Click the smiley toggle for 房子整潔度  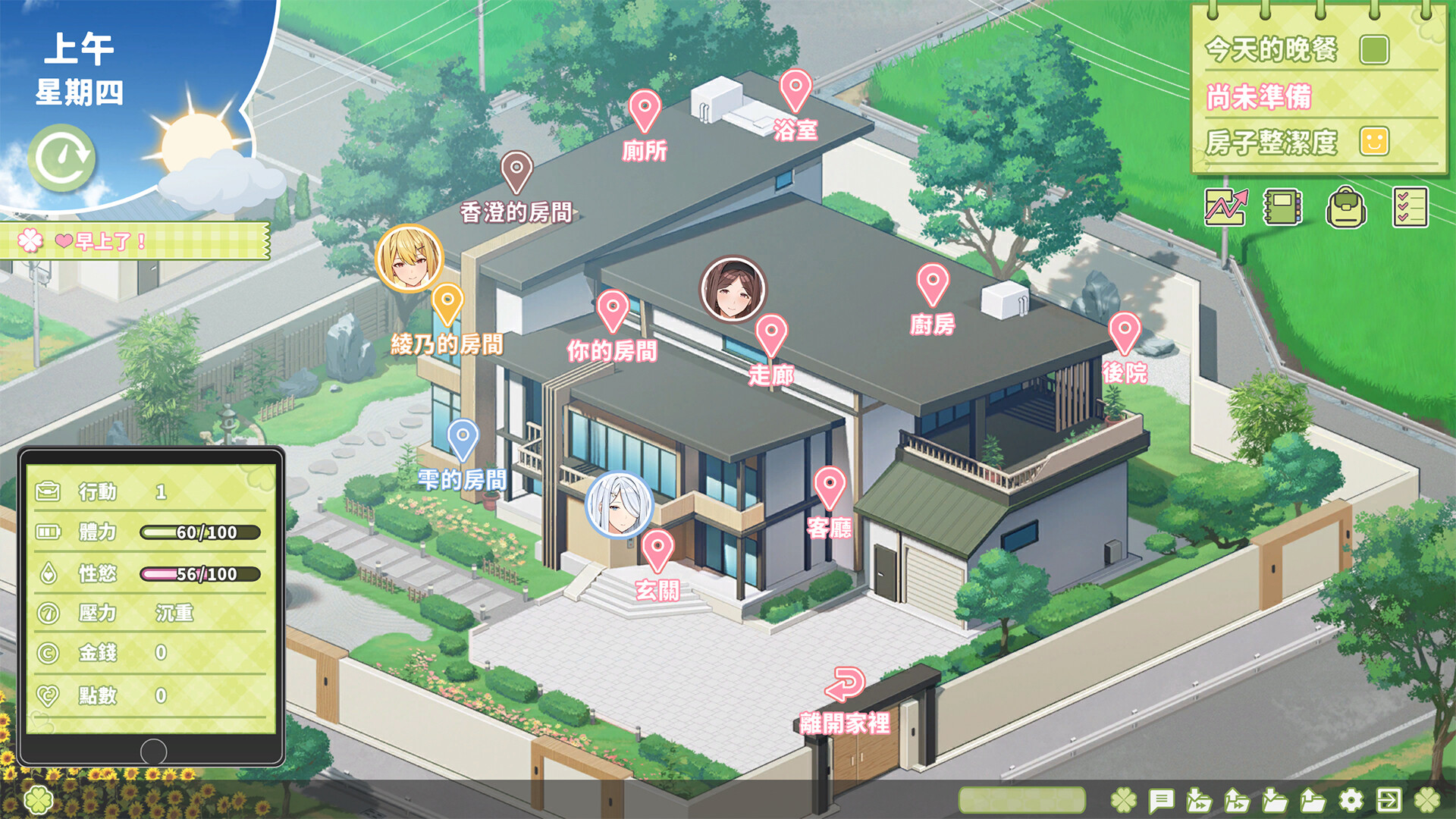click(x=1373, y=141)
